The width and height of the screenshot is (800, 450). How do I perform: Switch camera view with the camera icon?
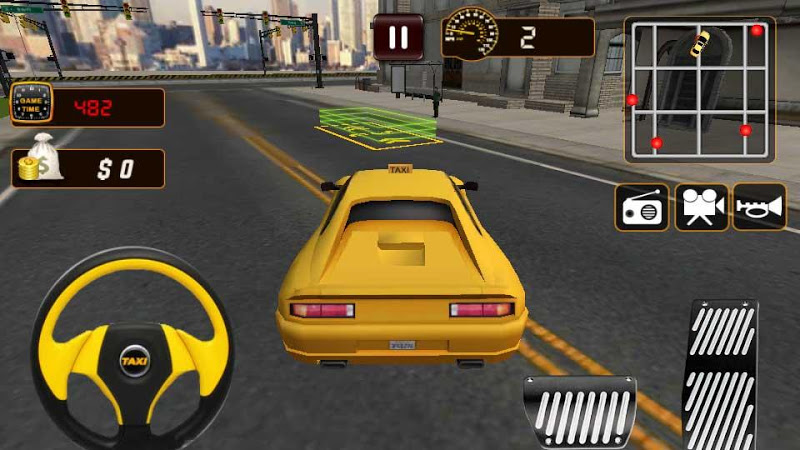tap(701, 207)
